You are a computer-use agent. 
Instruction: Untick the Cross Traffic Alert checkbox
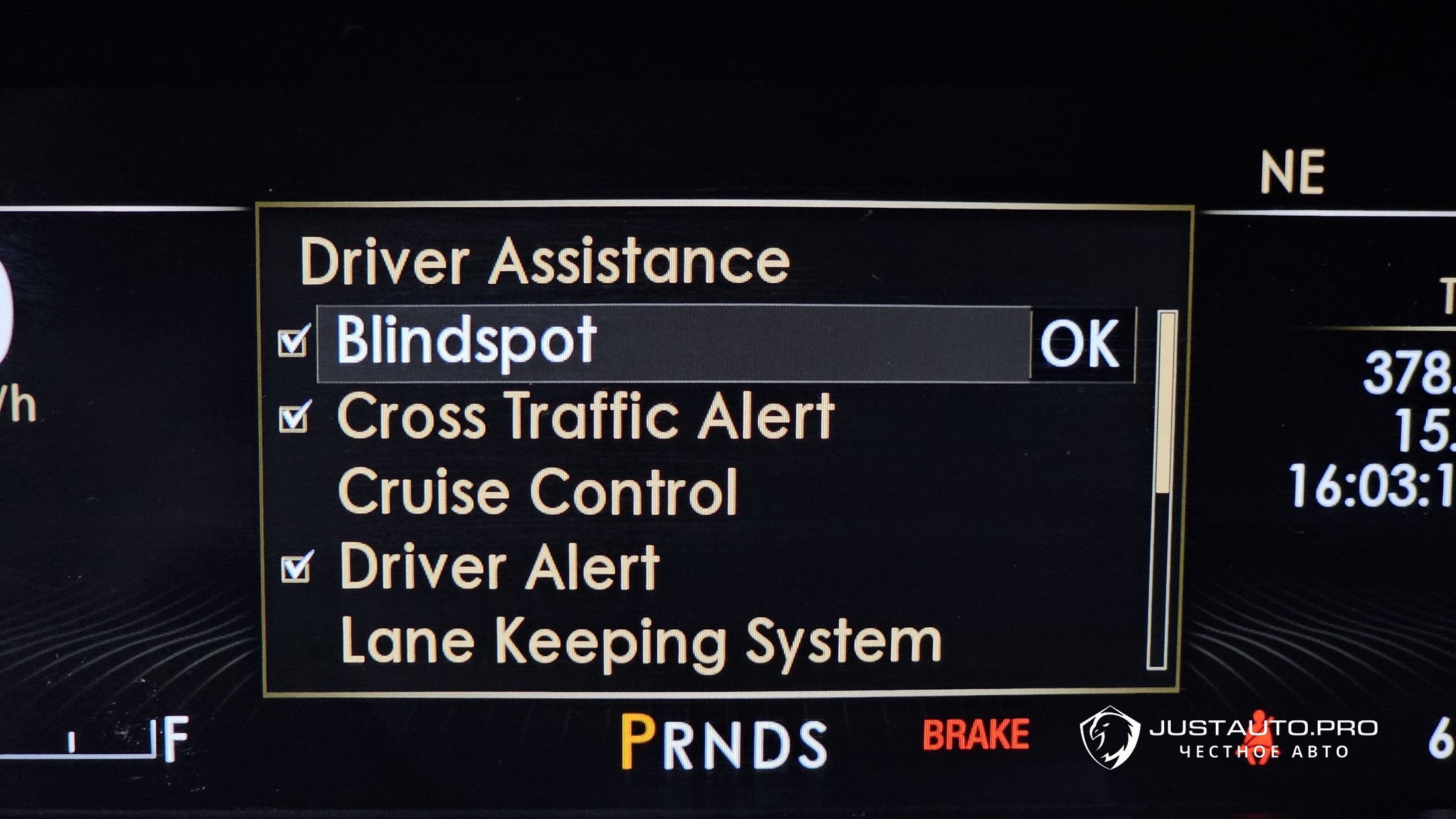tap(295, 417)
